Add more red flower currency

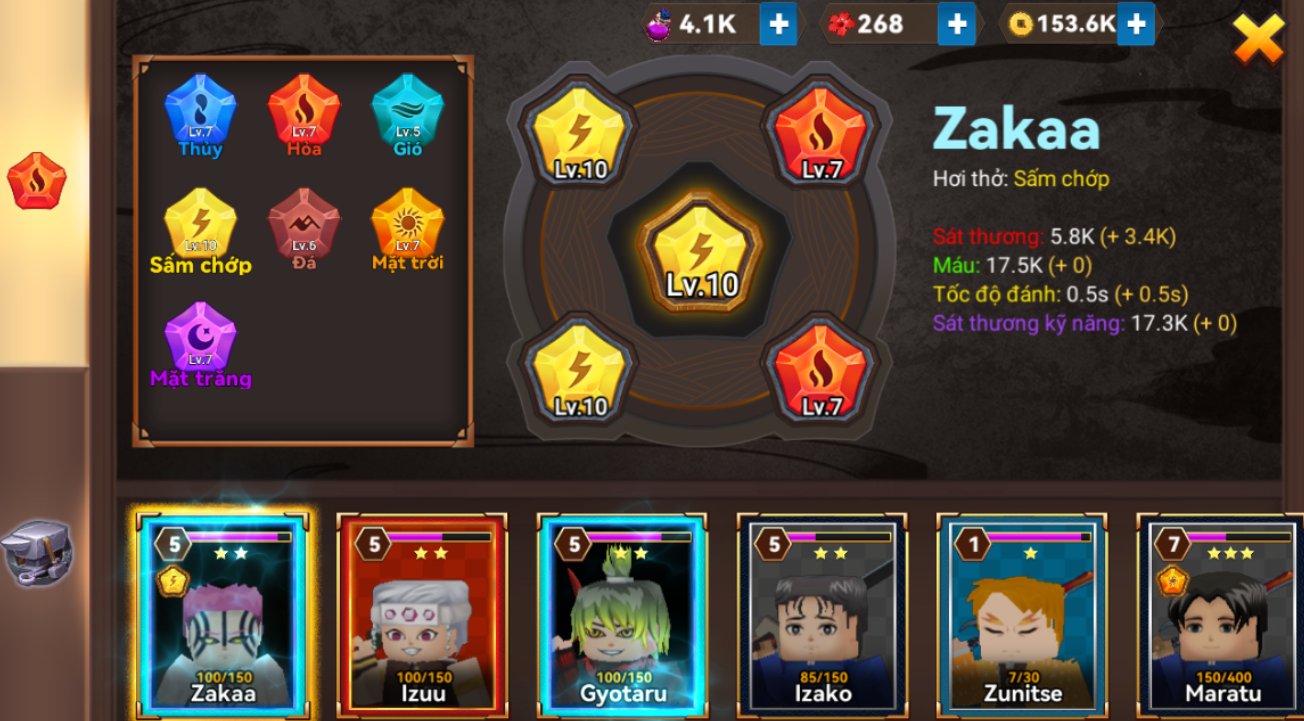(x=956, y=24)
